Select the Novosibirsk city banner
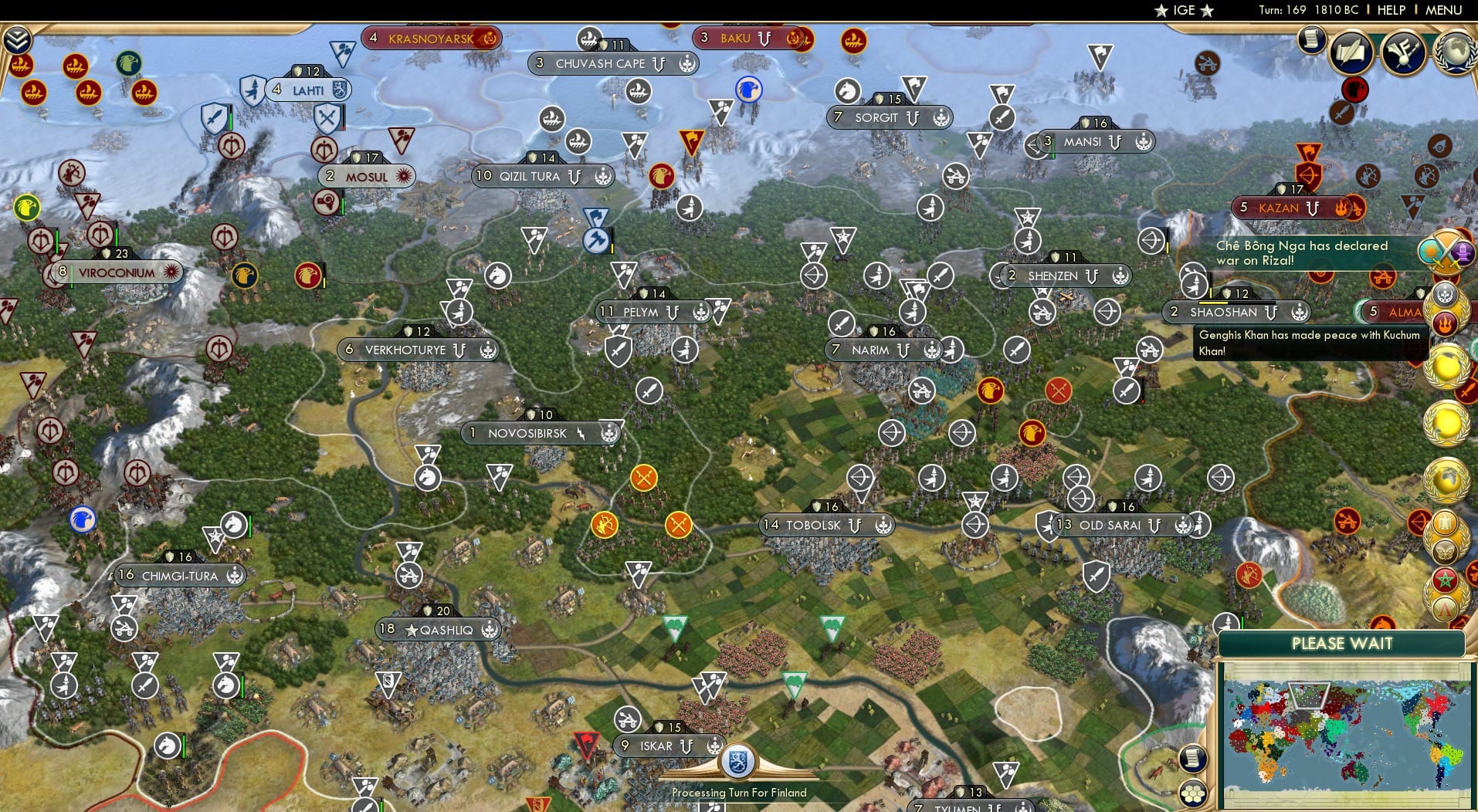Image resolution: width=1478 pixels, height=812 pixels. click(x=541, y=433)
